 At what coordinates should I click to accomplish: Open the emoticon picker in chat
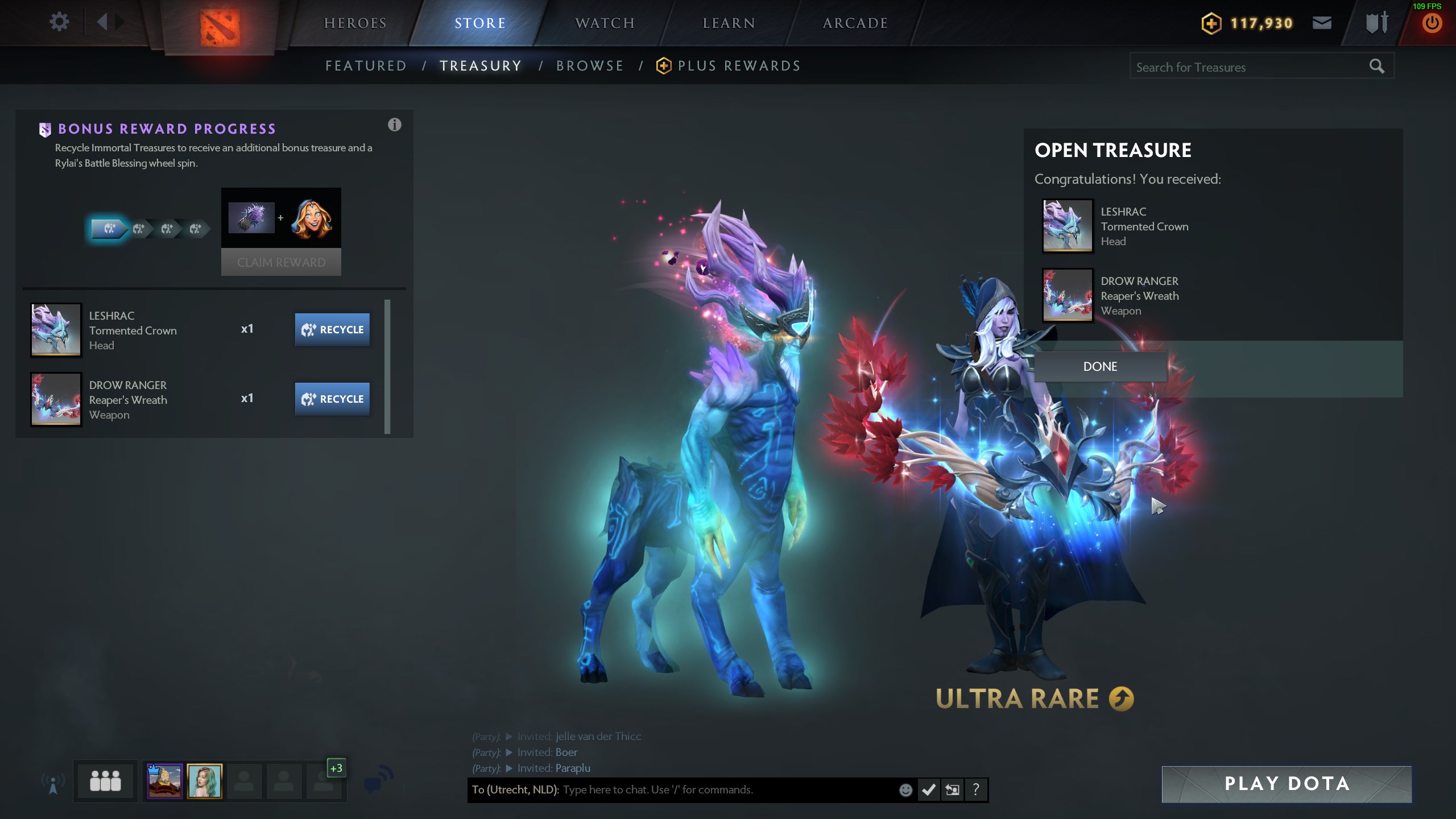point(905,790)
